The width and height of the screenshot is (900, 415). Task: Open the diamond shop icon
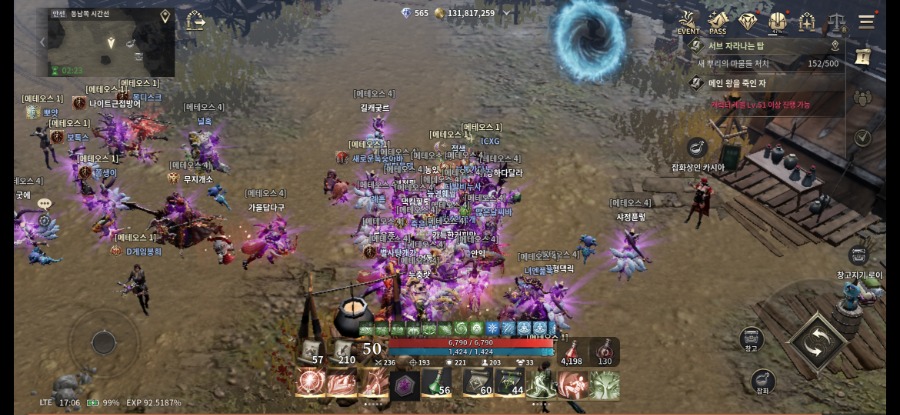(x=748, y=21)
